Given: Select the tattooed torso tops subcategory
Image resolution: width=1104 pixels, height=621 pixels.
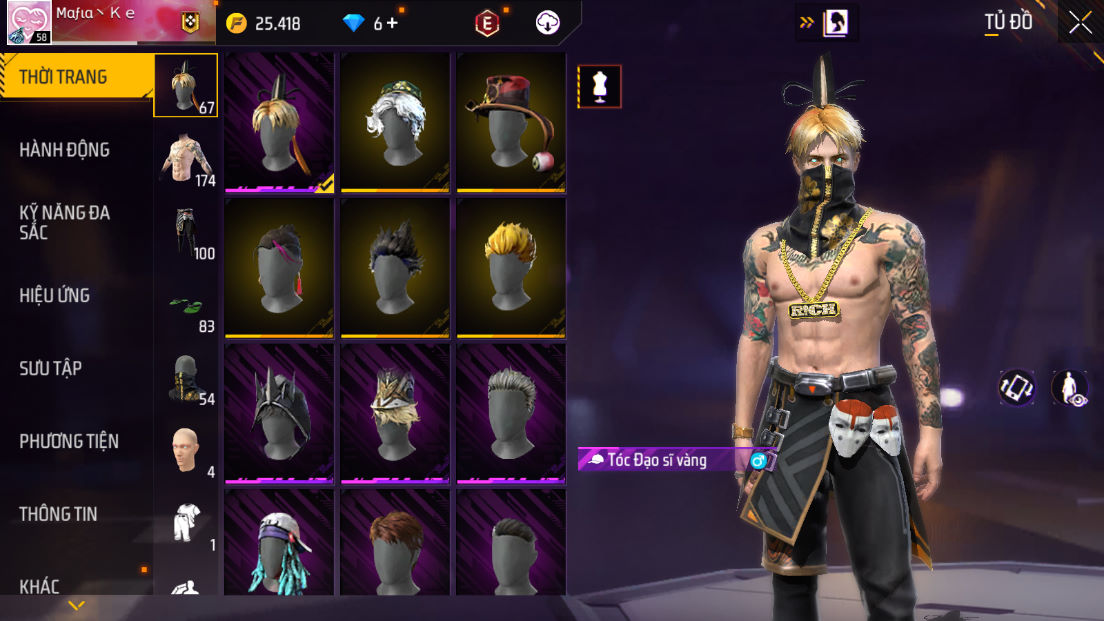Looking at the screenshot, I should (186, 158).
